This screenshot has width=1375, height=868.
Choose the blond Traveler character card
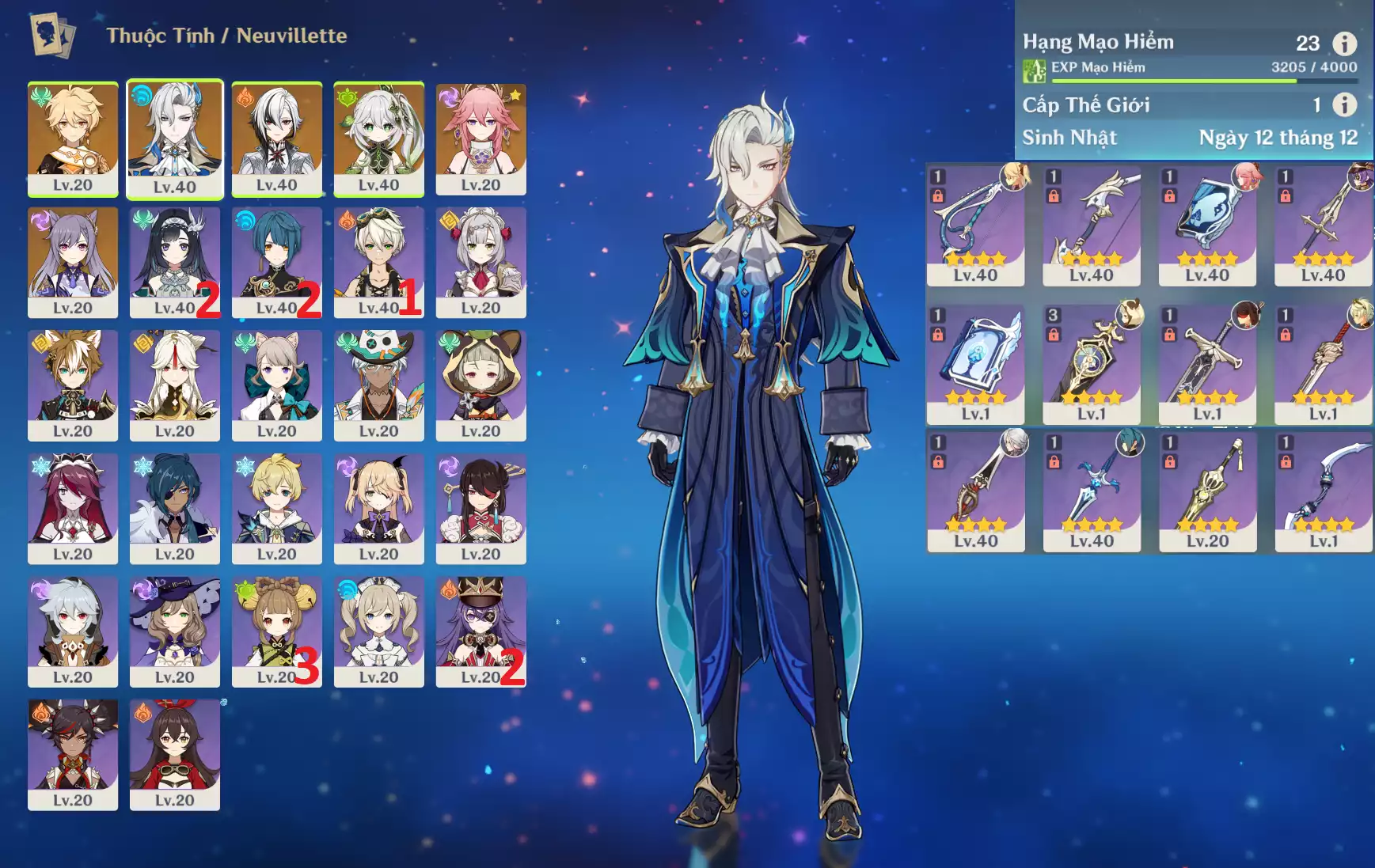73,138
